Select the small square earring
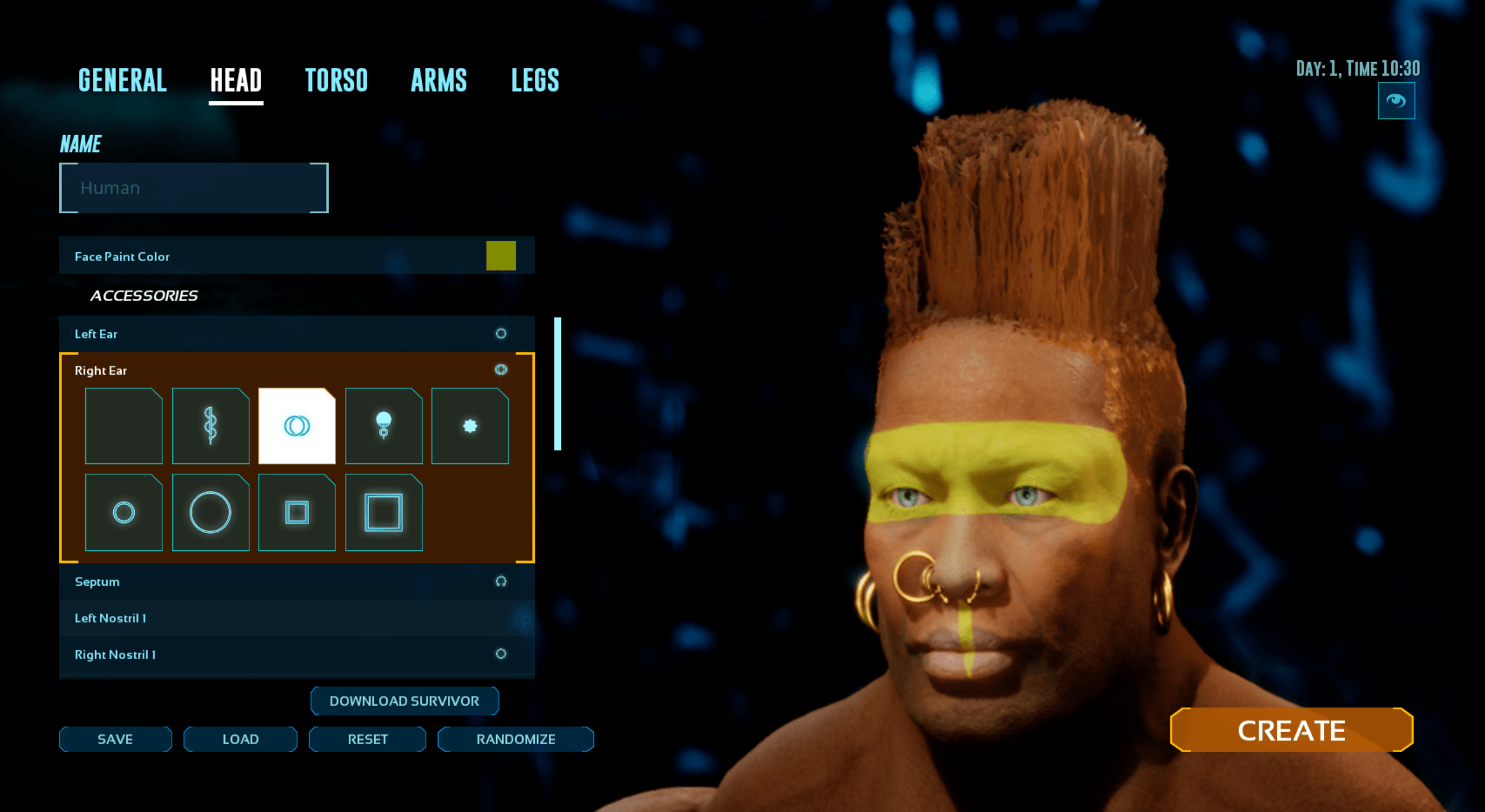Screen dimensions: 1485x812 [x=297, y=512]
